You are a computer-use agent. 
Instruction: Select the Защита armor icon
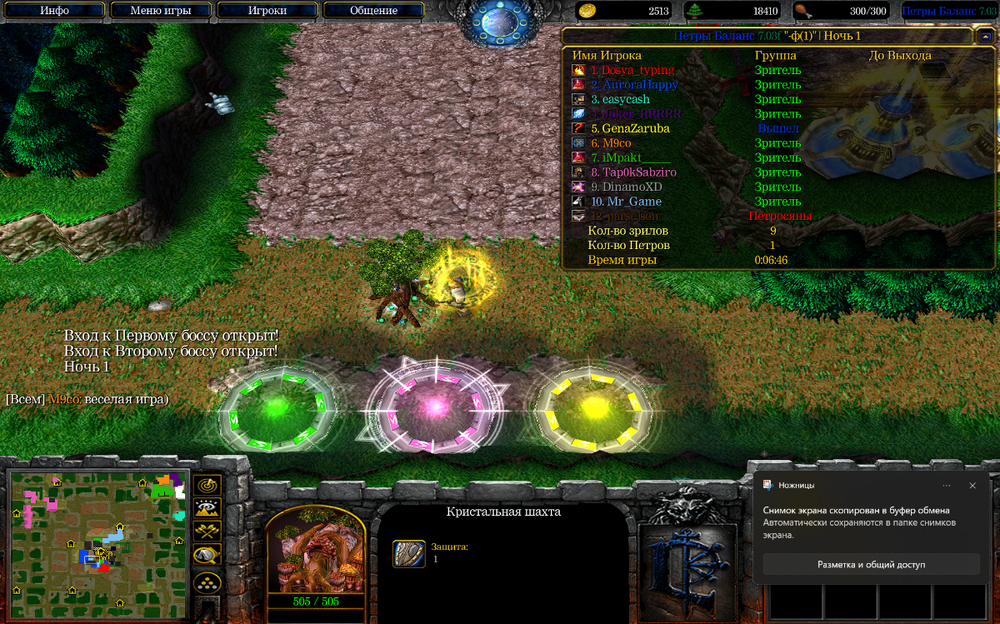click(x=409, y=553)
